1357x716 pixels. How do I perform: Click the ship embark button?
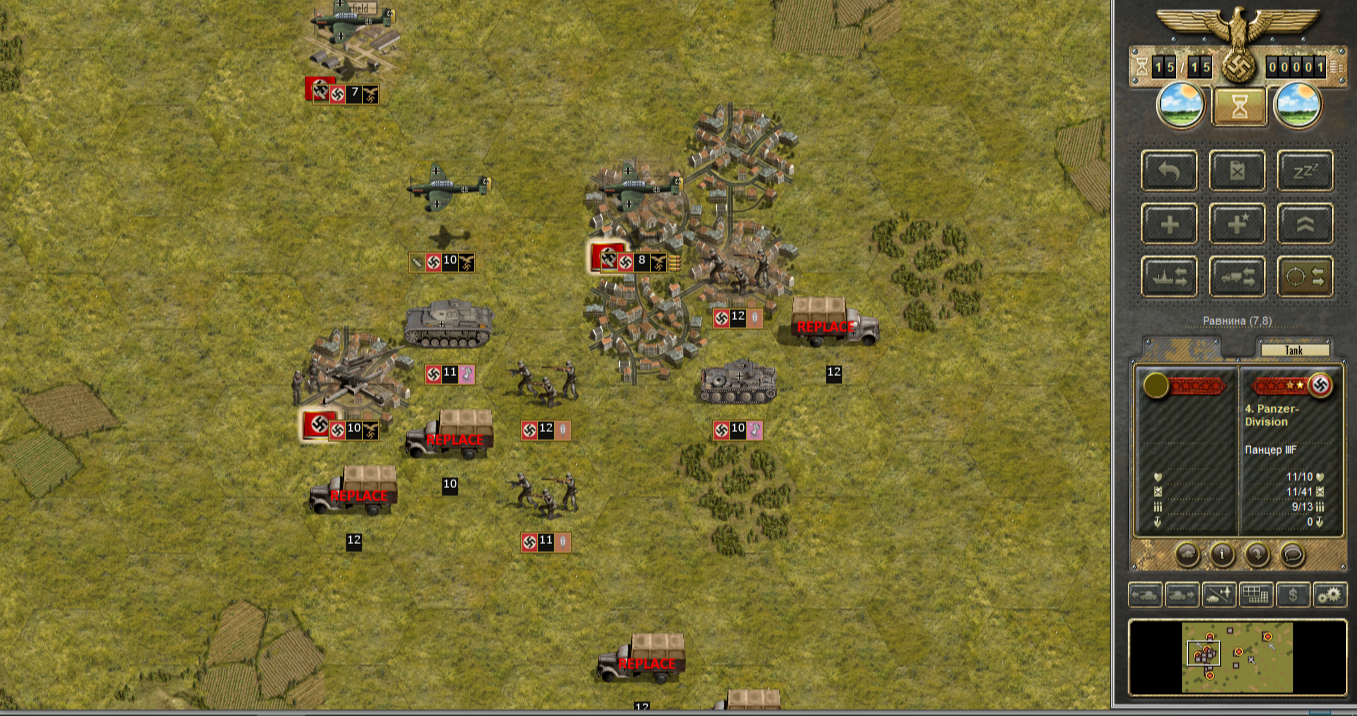[1169, 277]
